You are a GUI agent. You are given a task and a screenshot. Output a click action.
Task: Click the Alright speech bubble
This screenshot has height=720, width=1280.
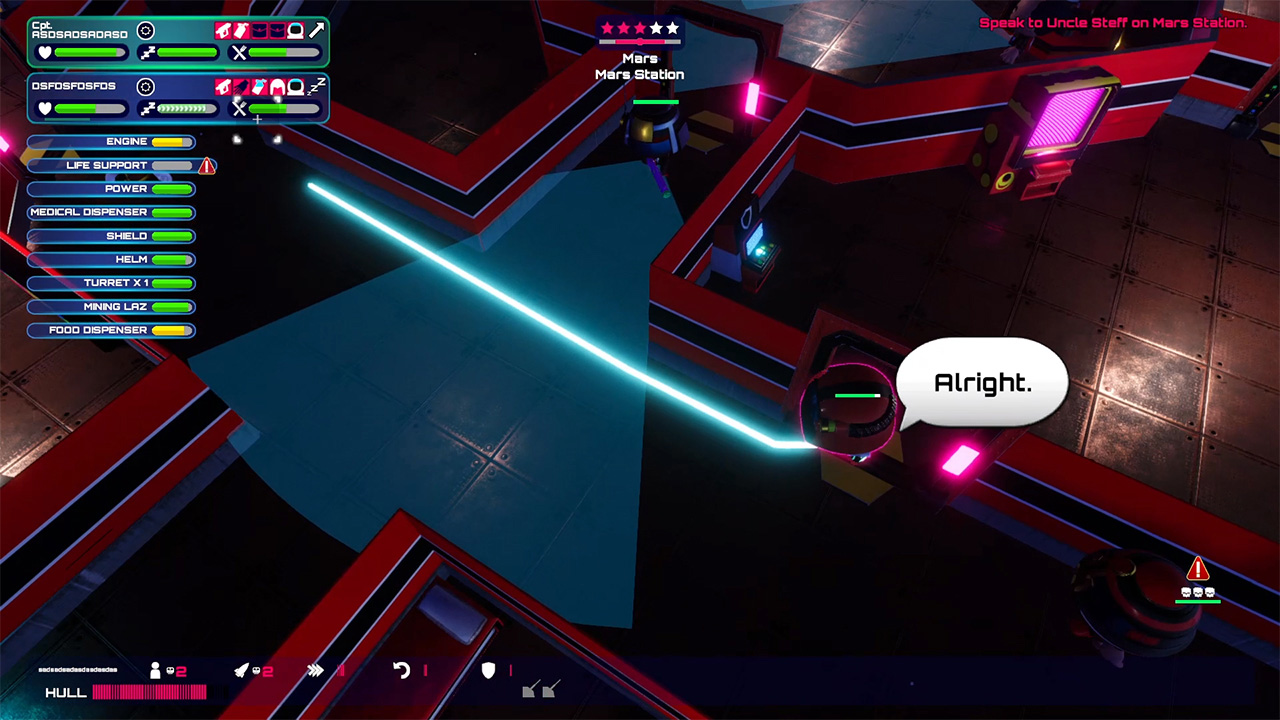point(982,382)
